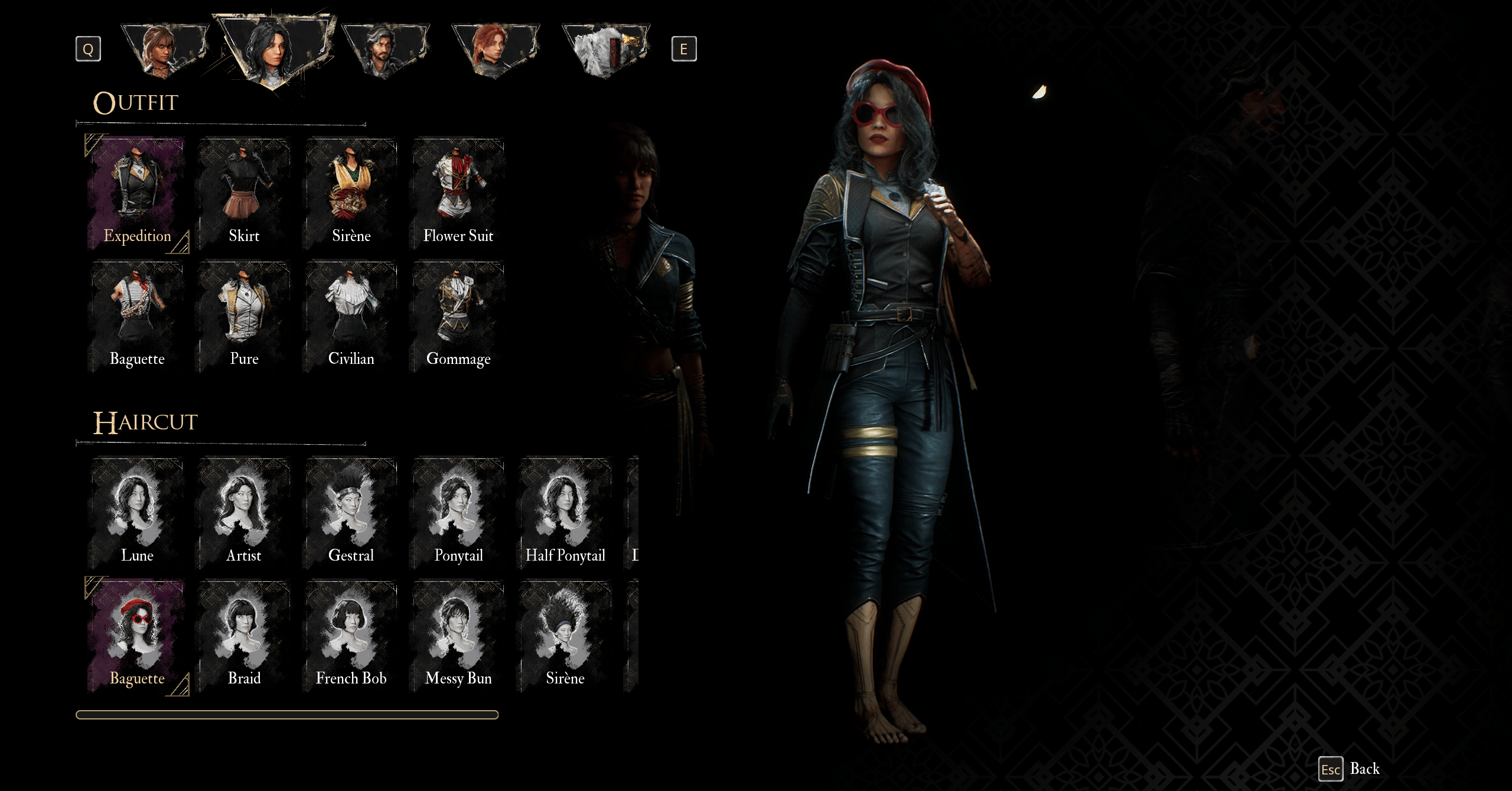Select the Artist haircut
Screen dimensions: 1512x791
244,513
